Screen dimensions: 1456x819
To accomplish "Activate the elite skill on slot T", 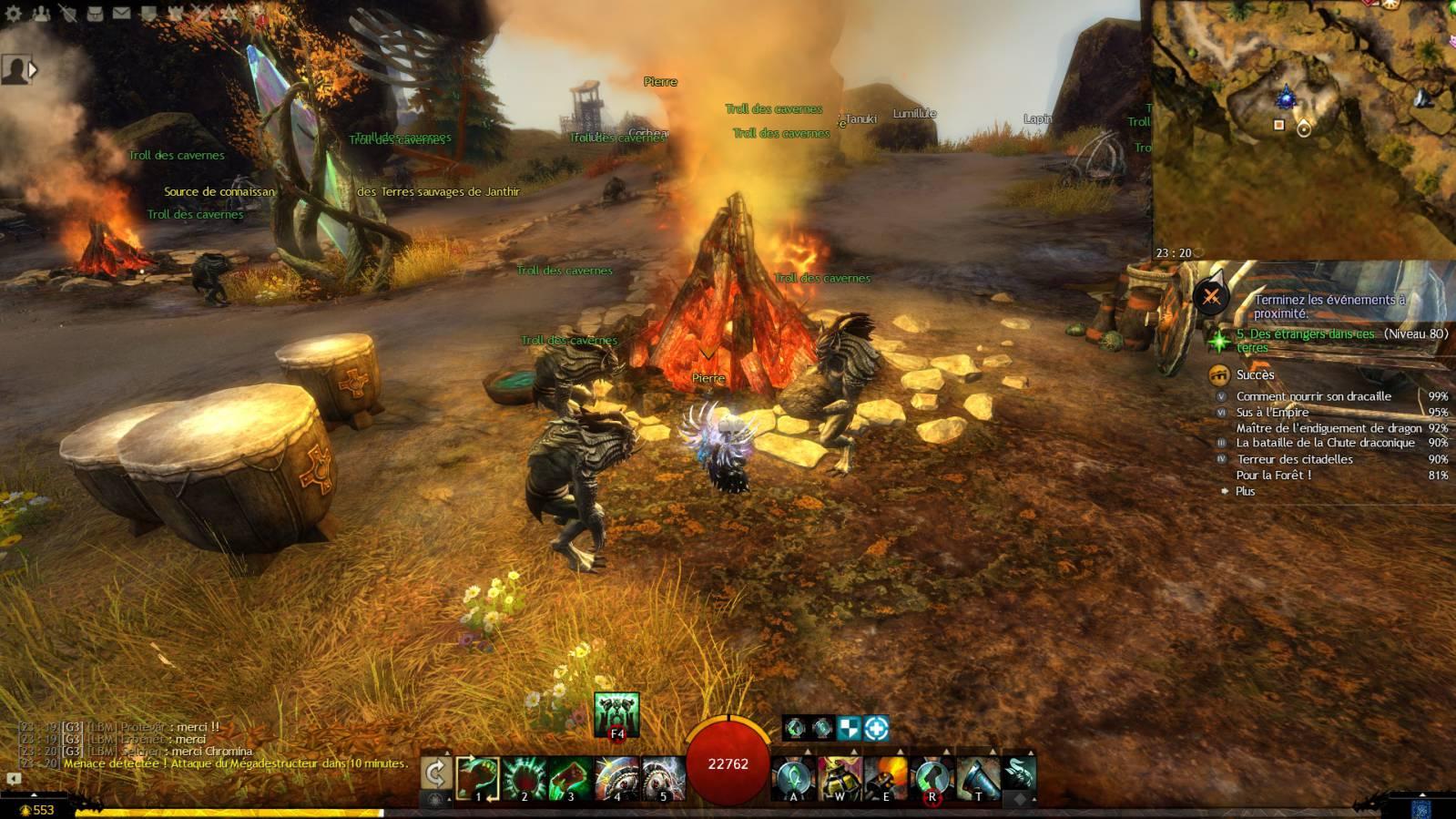I will click(978, 779).
